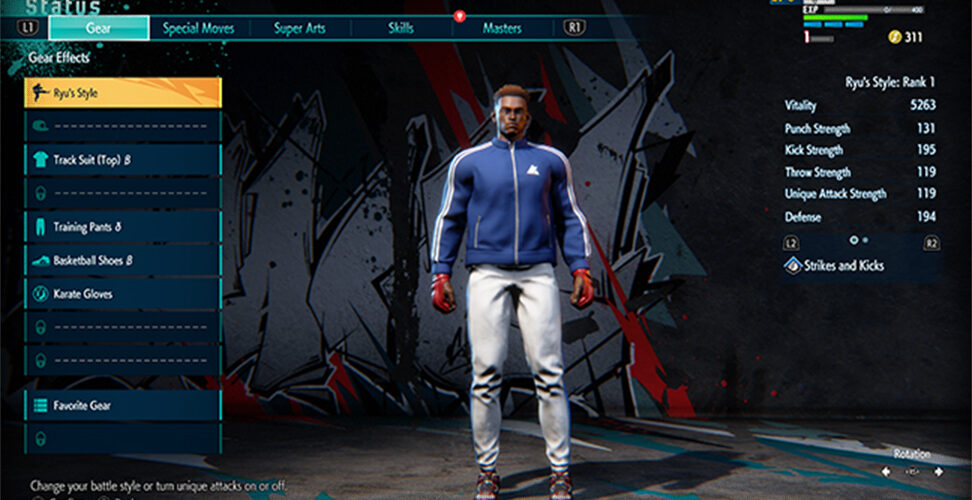
Task: Rotate character with the left rotation arrow
Action: (x=887, y=471)
